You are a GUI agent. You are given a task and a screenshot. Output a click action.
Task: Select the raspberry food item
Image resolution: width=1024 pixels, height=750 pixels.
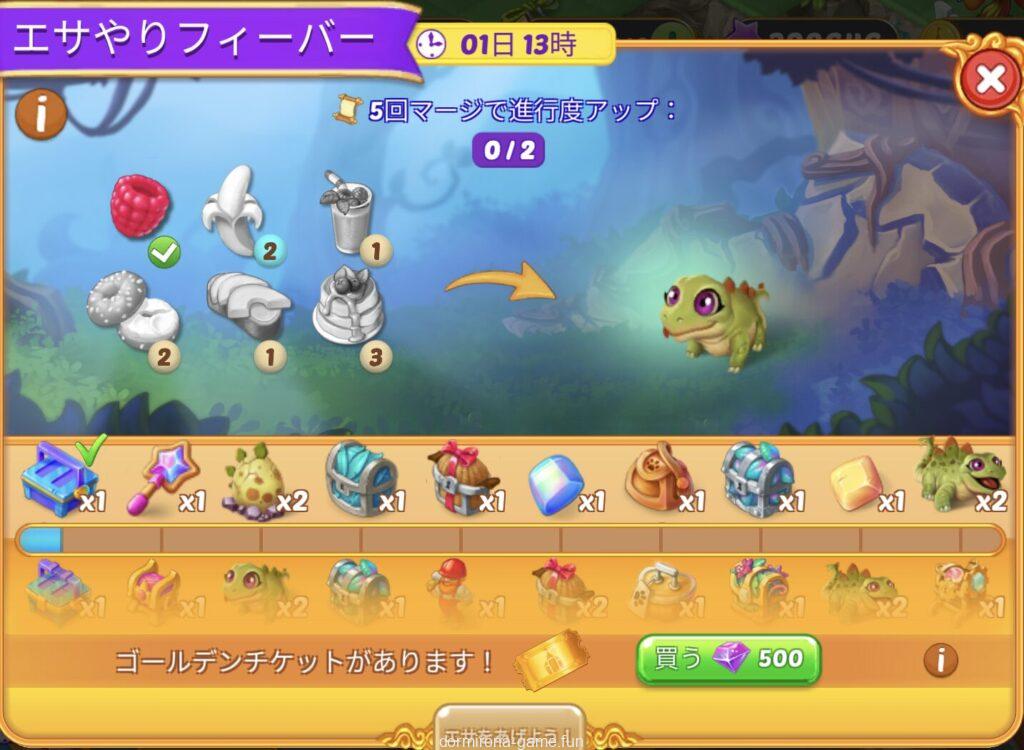[x=140, y=206]
